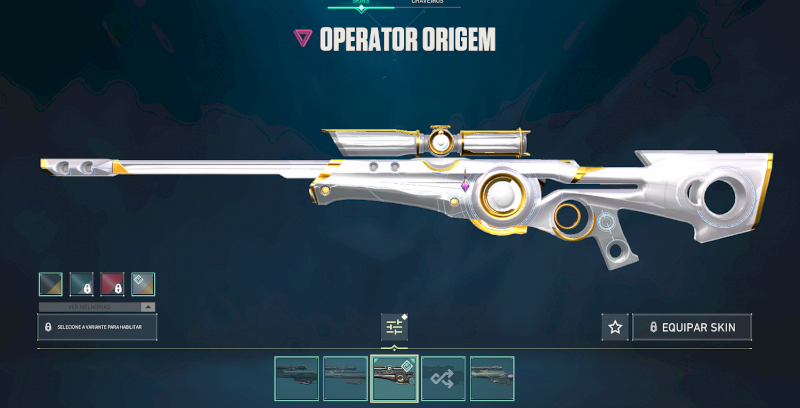
Task: Open the filter sliders icon
Action: click(394, 327)
